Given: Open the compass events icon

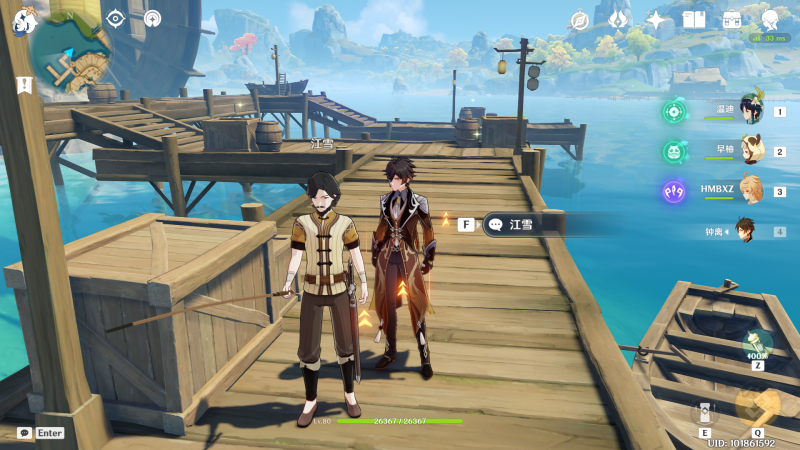Looking at the screenshot, I should [580, 20].
